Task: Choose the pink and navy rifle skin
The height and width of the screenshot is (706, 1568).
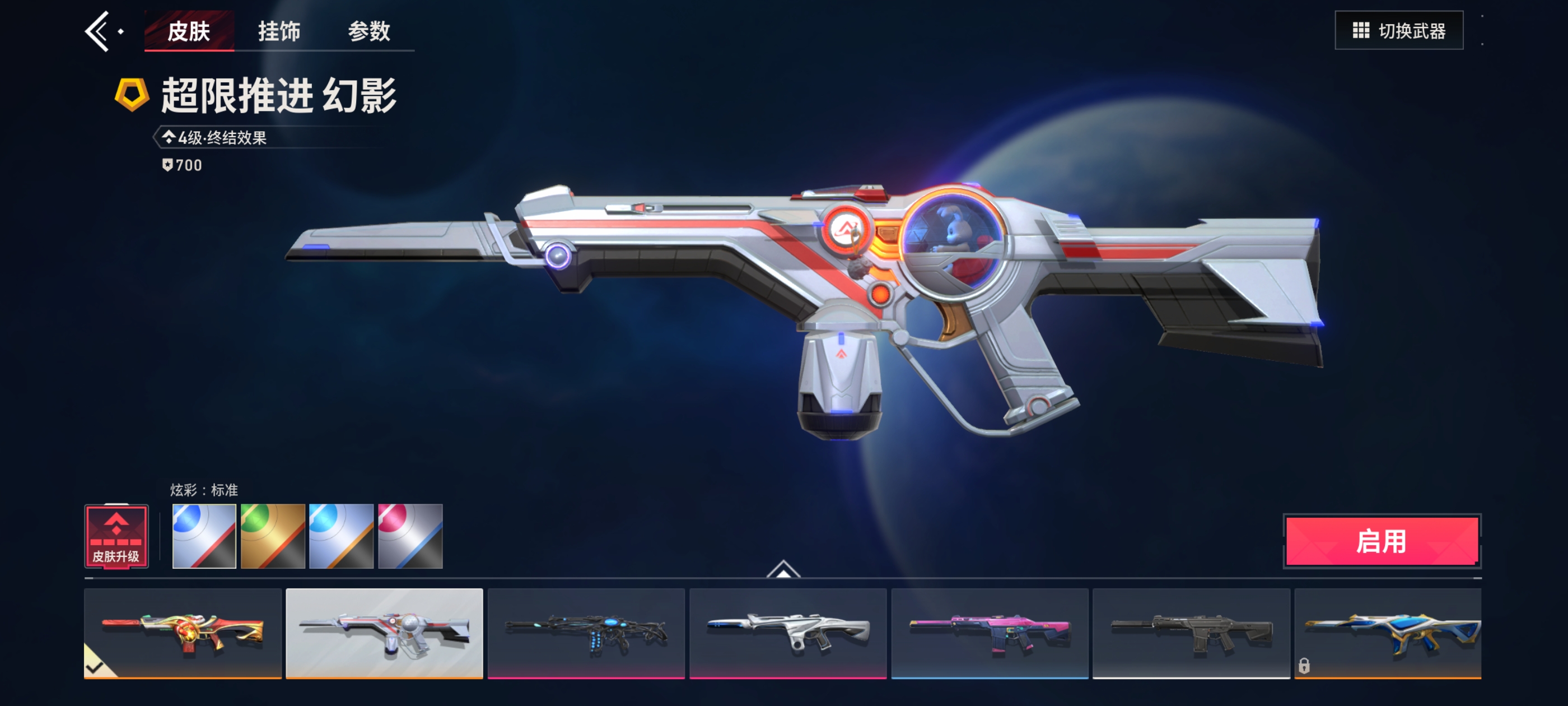Action: (x=989, y=633)
